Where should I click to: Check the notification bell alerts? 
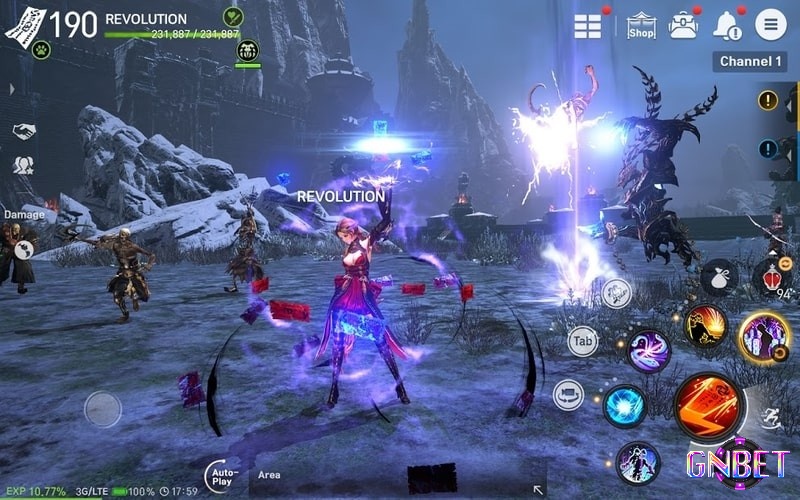[x=727, y=26]
